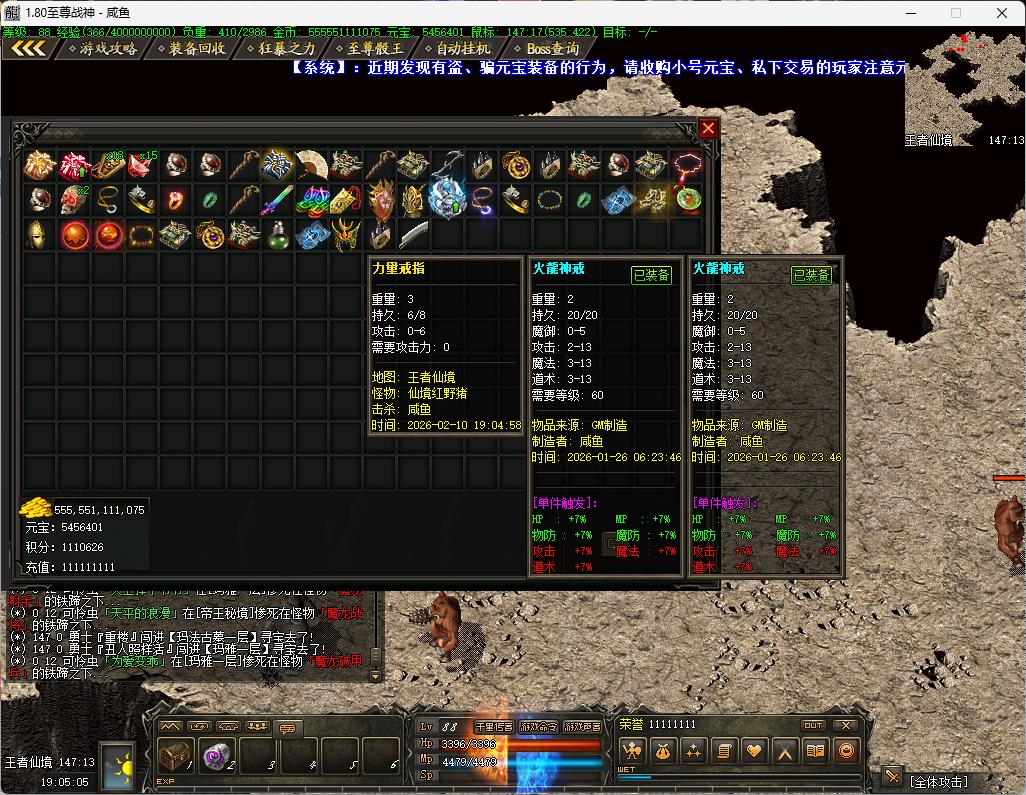Select the green potion bottle
Image resolution: width=1026 pixels, height=795 pixels.
[277, 235]
